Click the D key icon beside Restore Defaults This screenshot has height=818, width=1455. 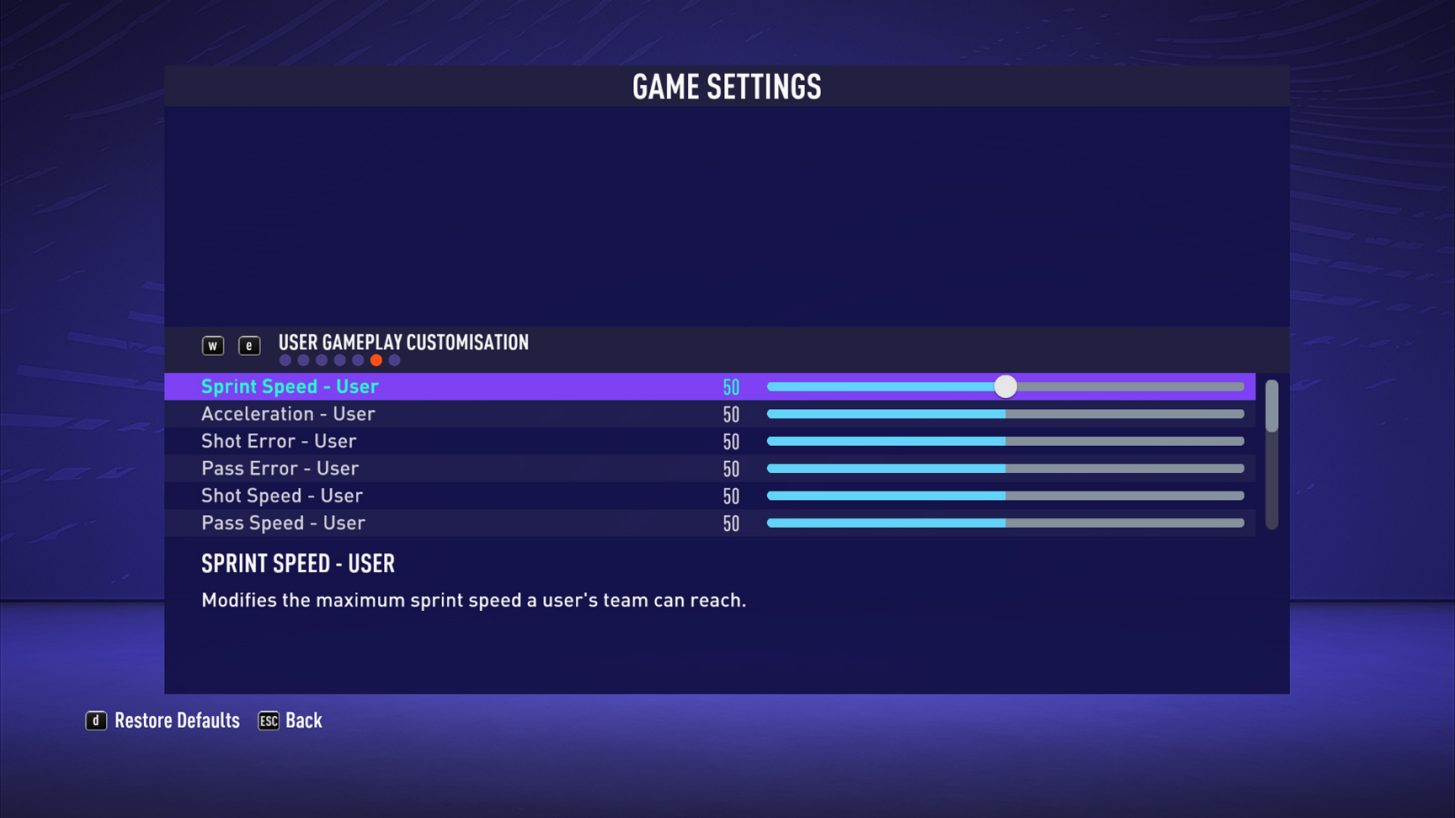pos(96,720)
